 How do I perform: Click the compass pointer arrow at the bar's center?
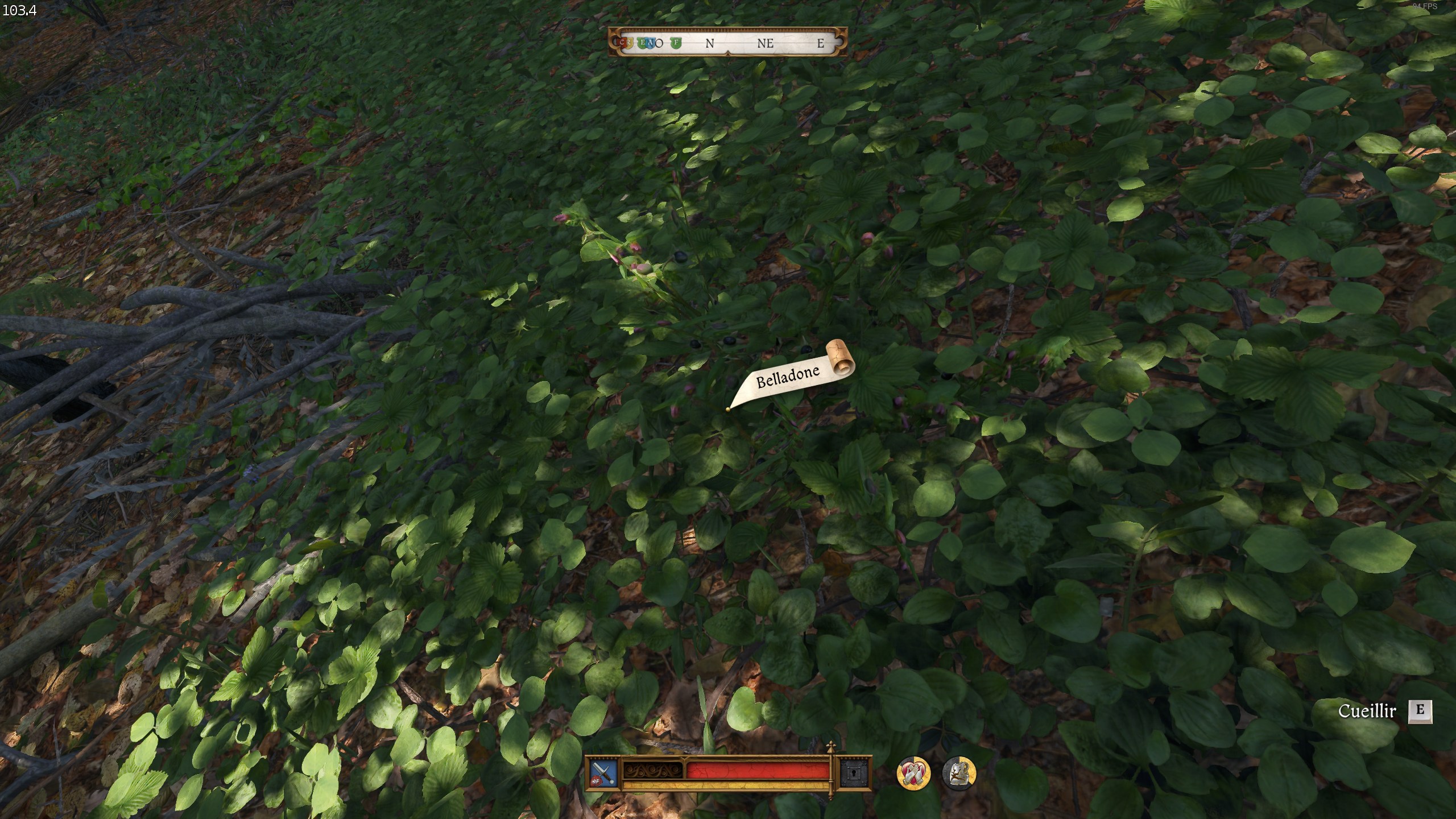pos(728,54)
